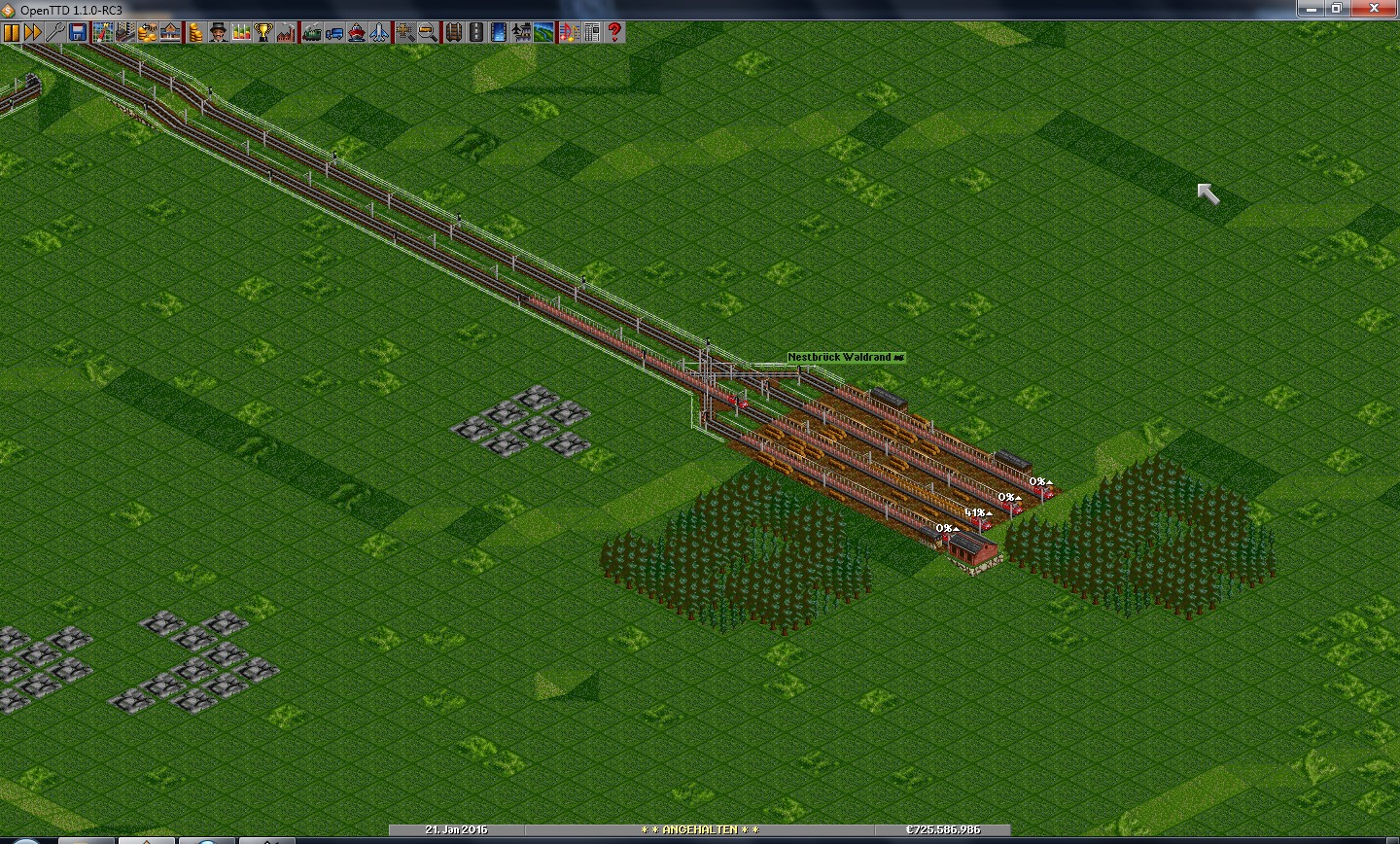Open the company finances coin icon
1400x844 pixels.
[x=194, y=32]
